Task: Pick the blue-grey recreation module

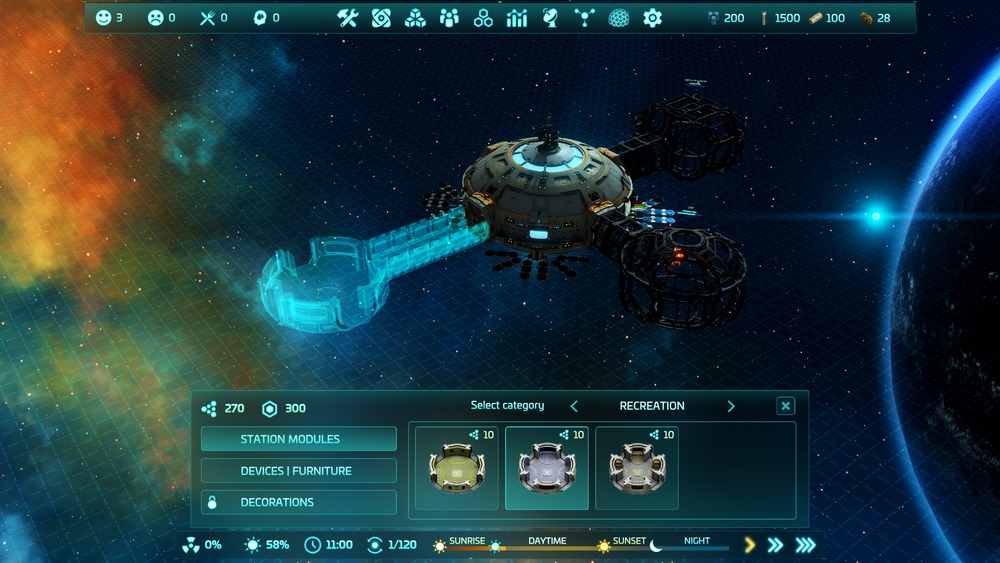Action: (x=547, y=468)
